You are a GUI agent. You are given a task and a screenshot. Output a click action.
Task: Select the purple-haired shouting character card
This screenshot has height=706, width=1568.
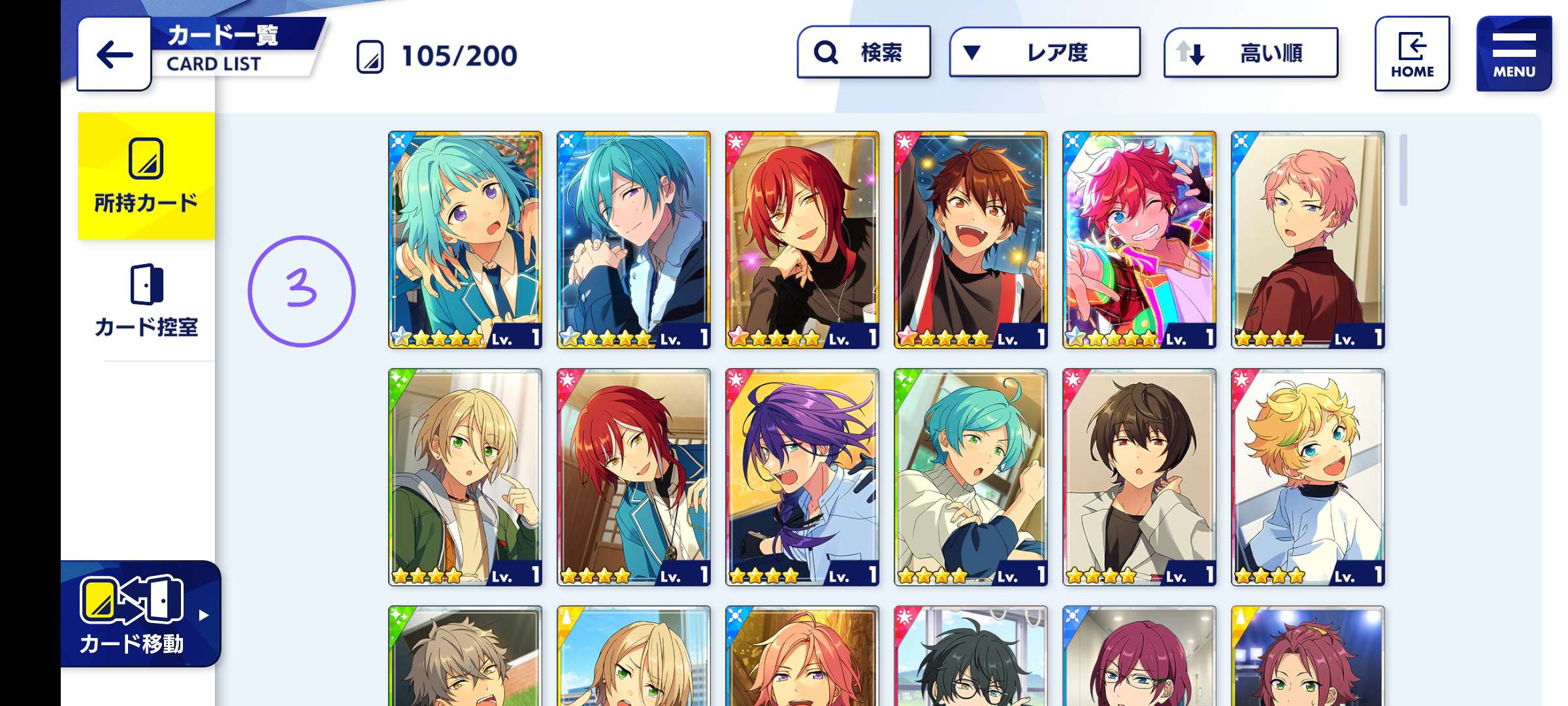802,477
